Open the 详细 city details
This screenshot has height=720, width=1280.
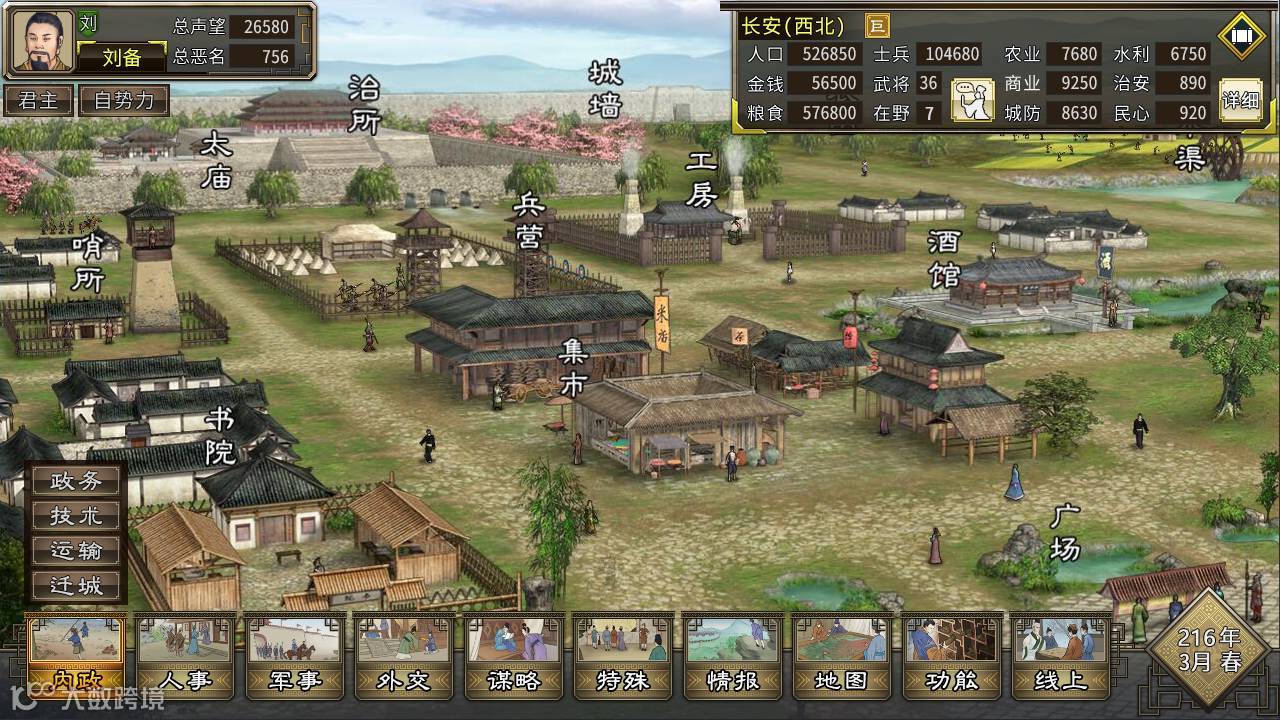click(1241, 100)
